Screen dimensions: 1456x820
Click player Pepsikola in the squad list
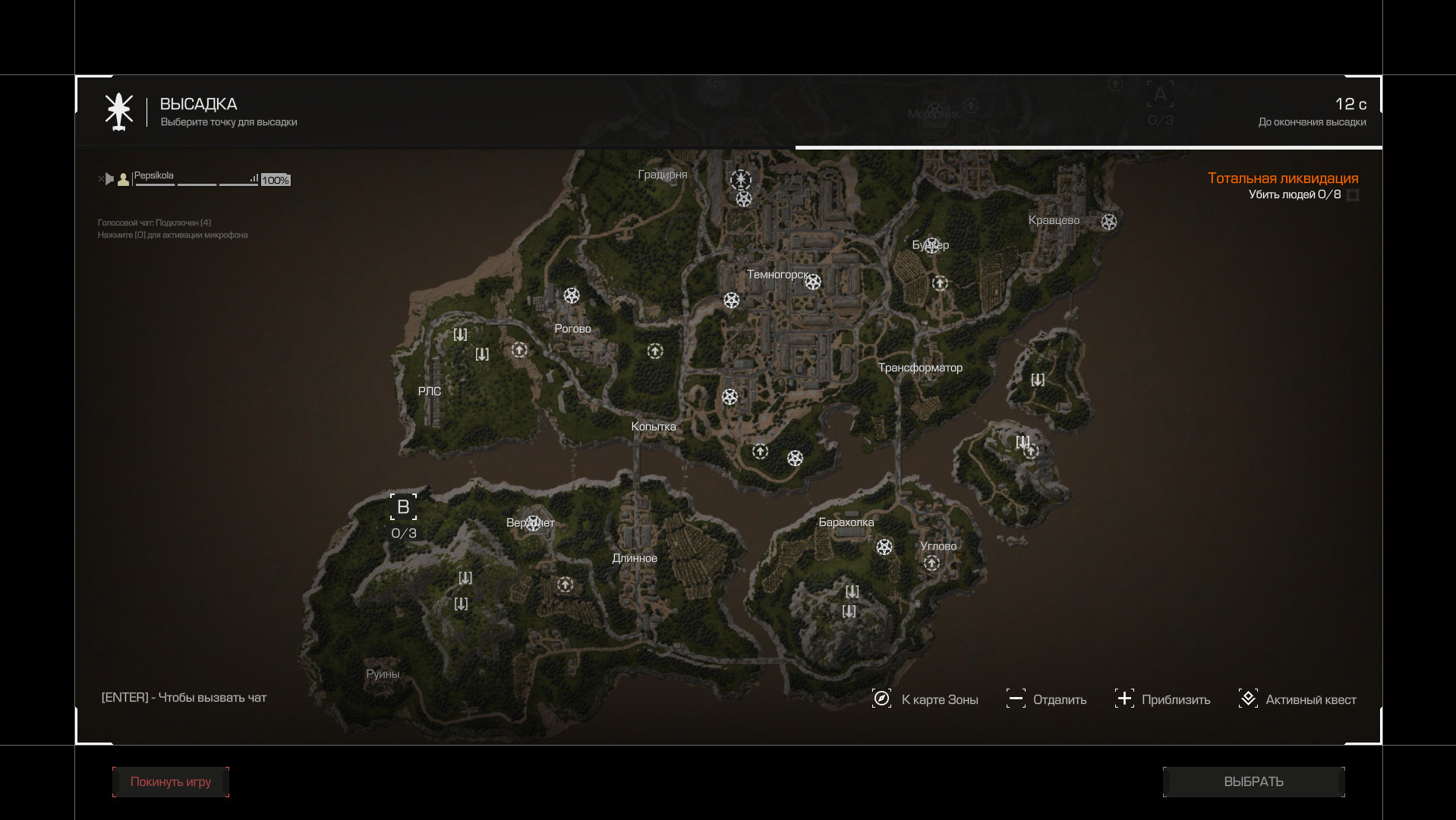[x=154, y=176]
